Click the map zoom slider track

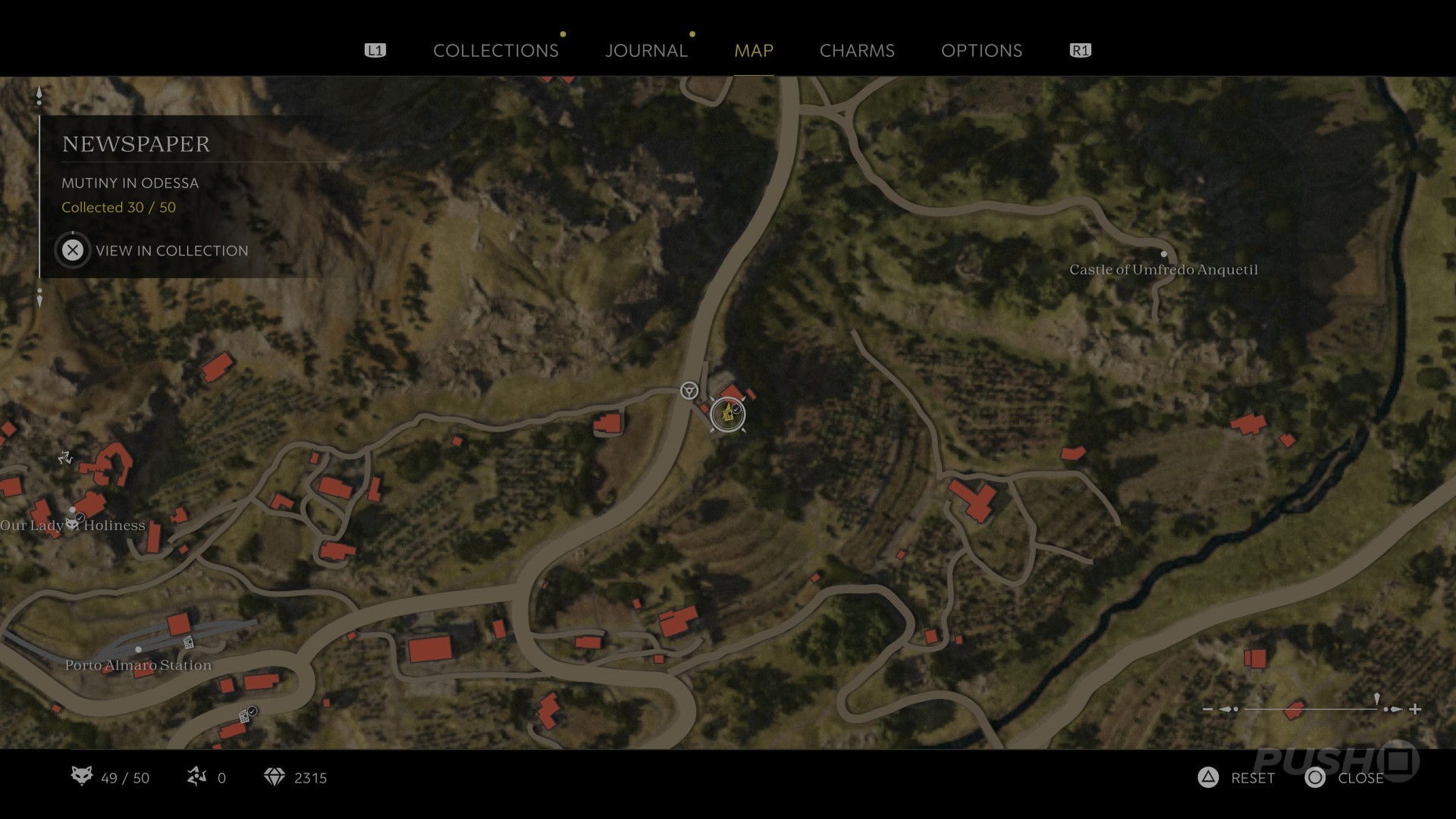coord(1310,710)
